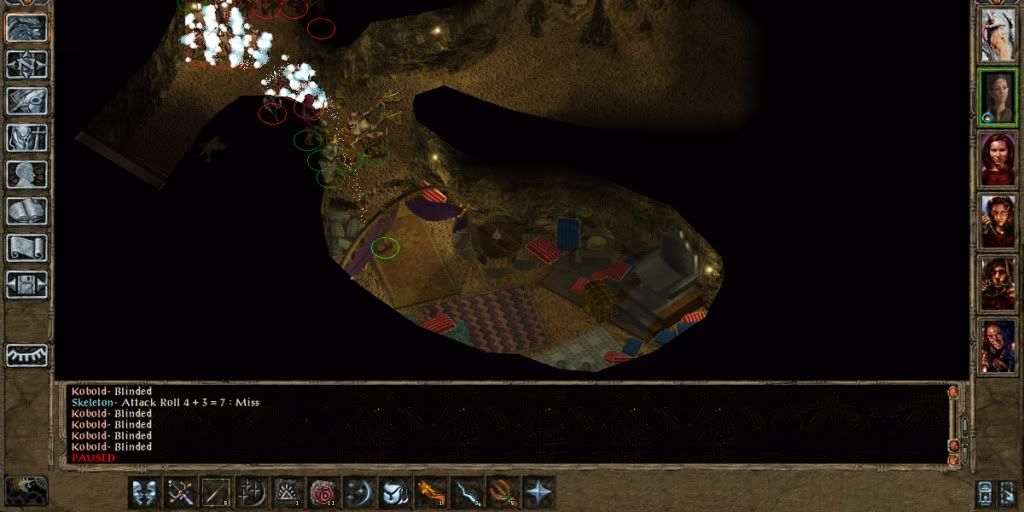Activate the blue four-pointed star ability
The height and width of the screenshot is (512, 1024).
(x=539, y=492)
